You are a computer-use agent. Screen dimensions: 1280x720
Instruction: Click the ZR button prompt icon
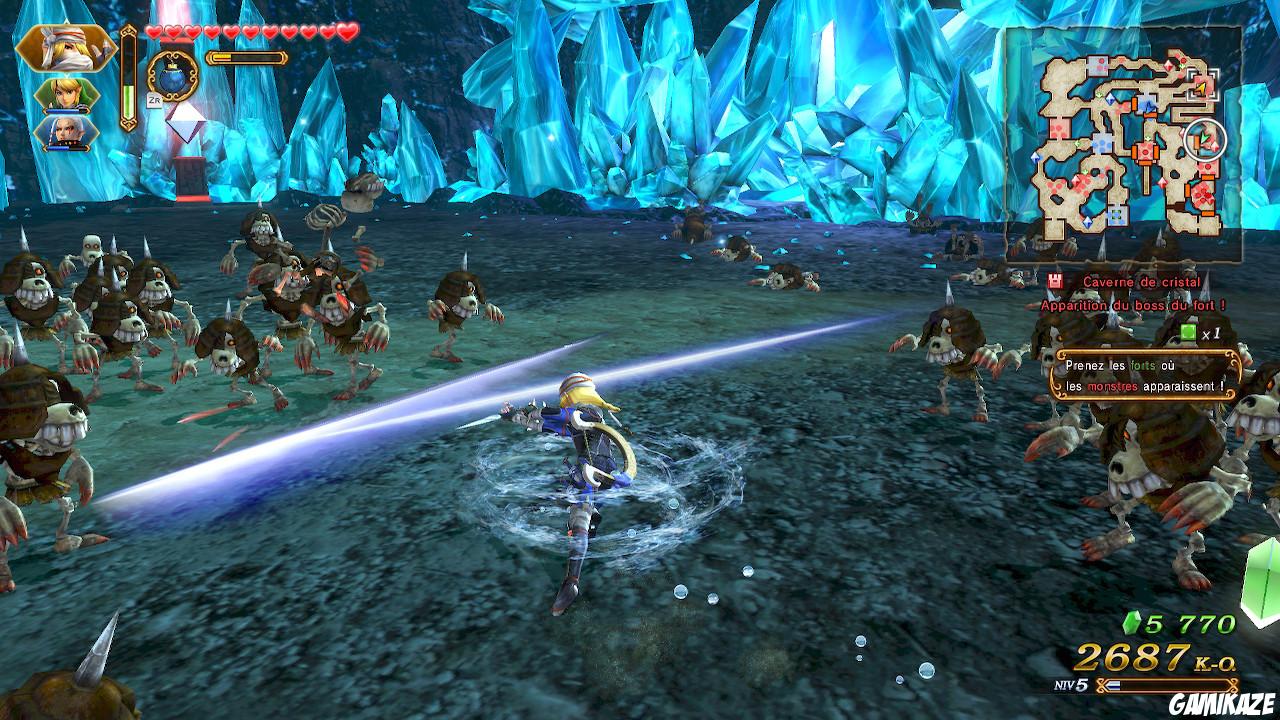point(153,100)
